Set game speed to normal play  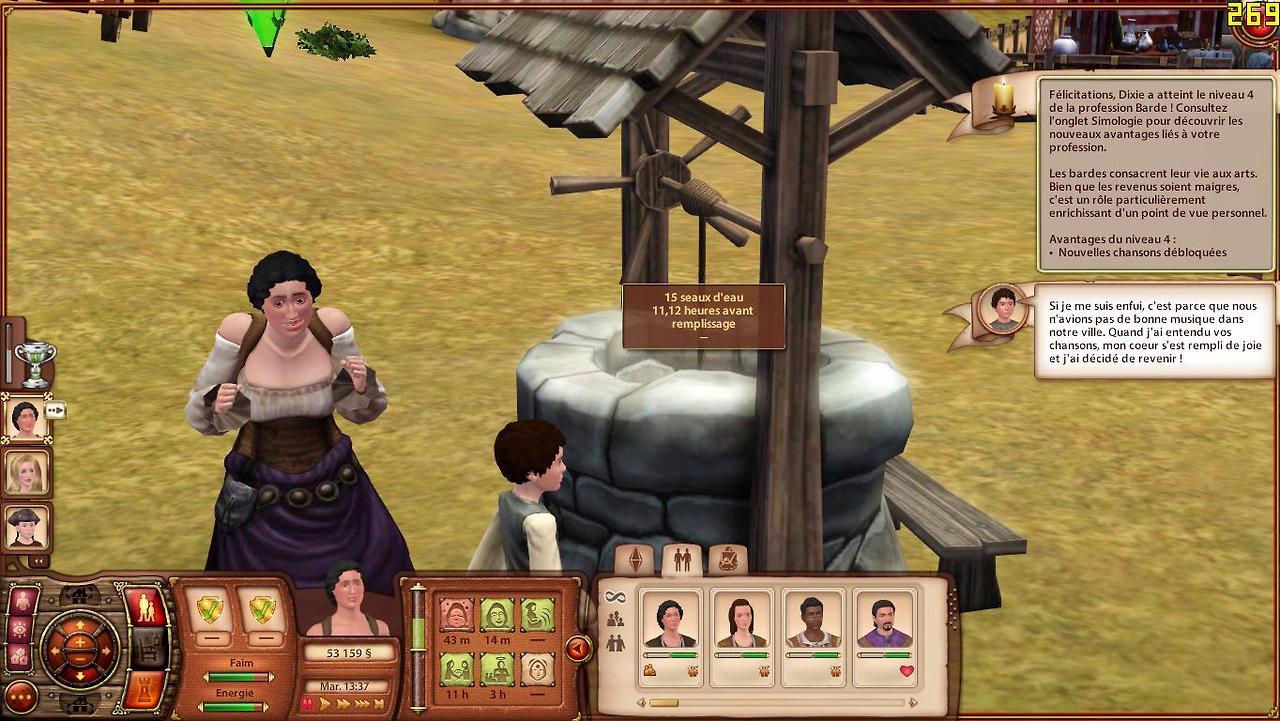[325, 704]
